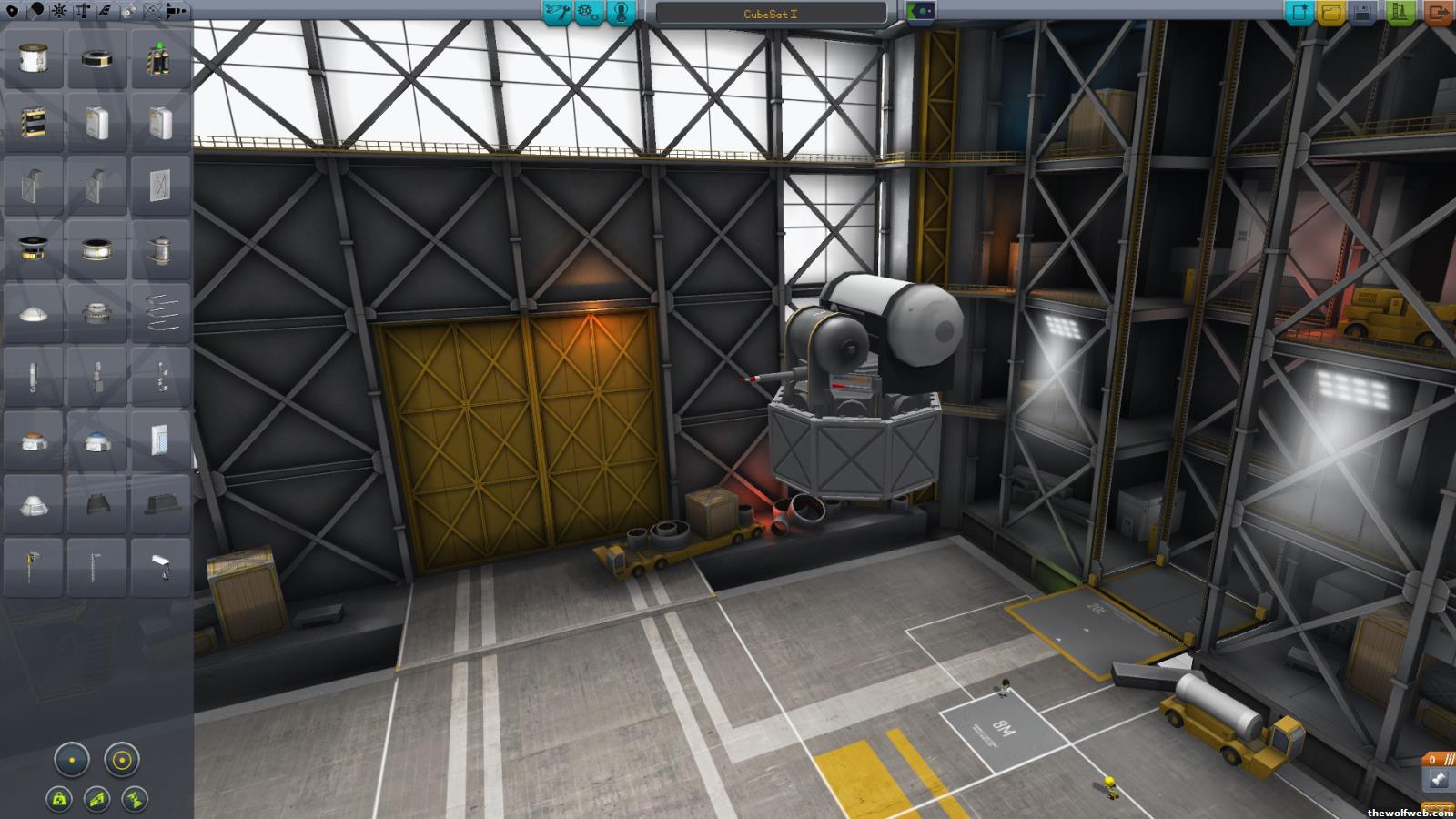
Task: Choose the crane-shaped parts category
Action: point(83,11)
